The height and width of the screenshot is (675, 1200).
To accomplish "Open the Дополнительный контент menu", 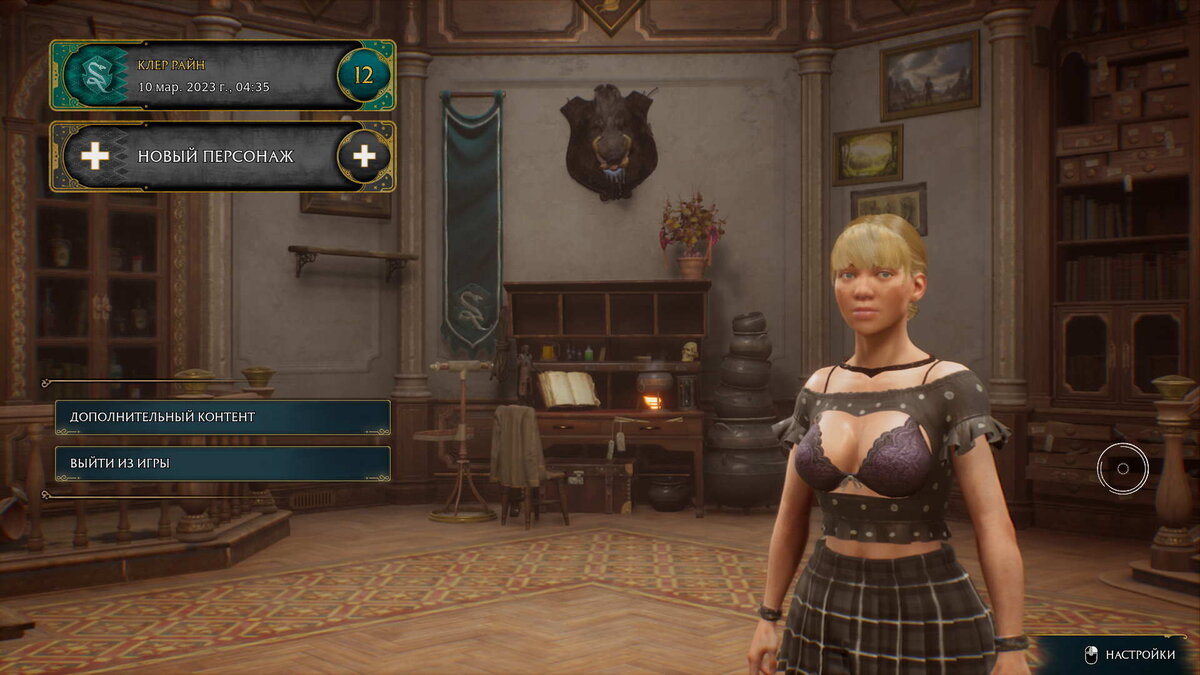I will pos(222,417).
